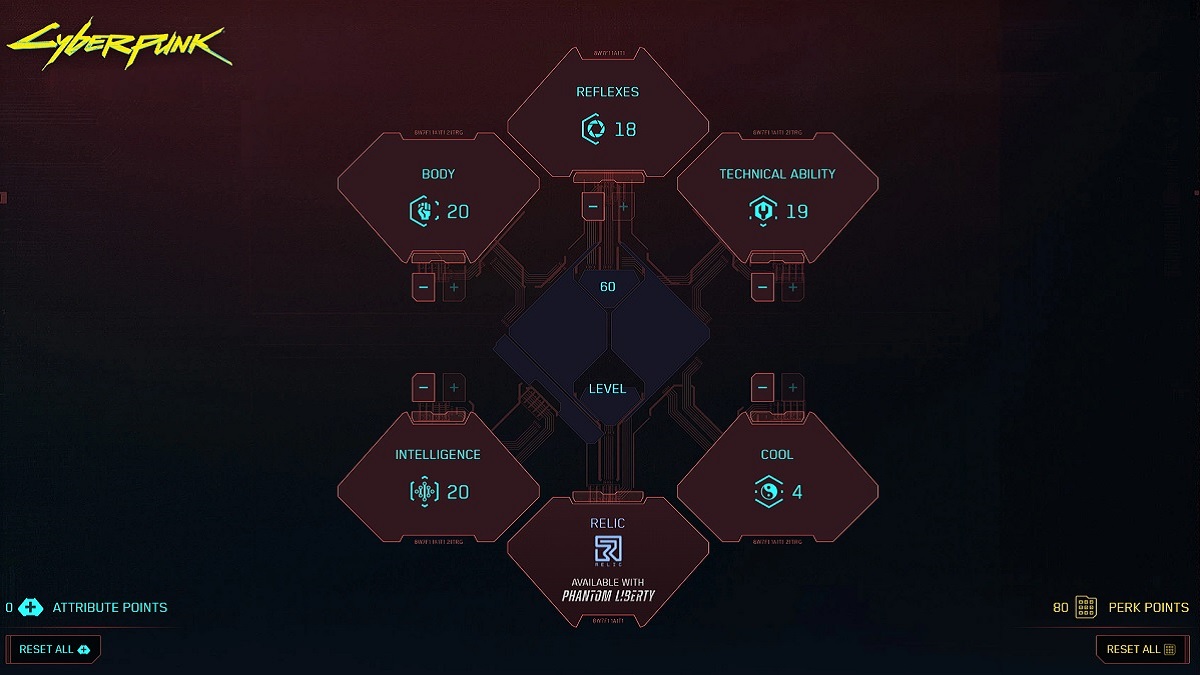Image resolution: width=1200 pixels, height=675 pixels.
Task: Reduce Technical Ability with the minus button
Action: (x=763, y=288)
